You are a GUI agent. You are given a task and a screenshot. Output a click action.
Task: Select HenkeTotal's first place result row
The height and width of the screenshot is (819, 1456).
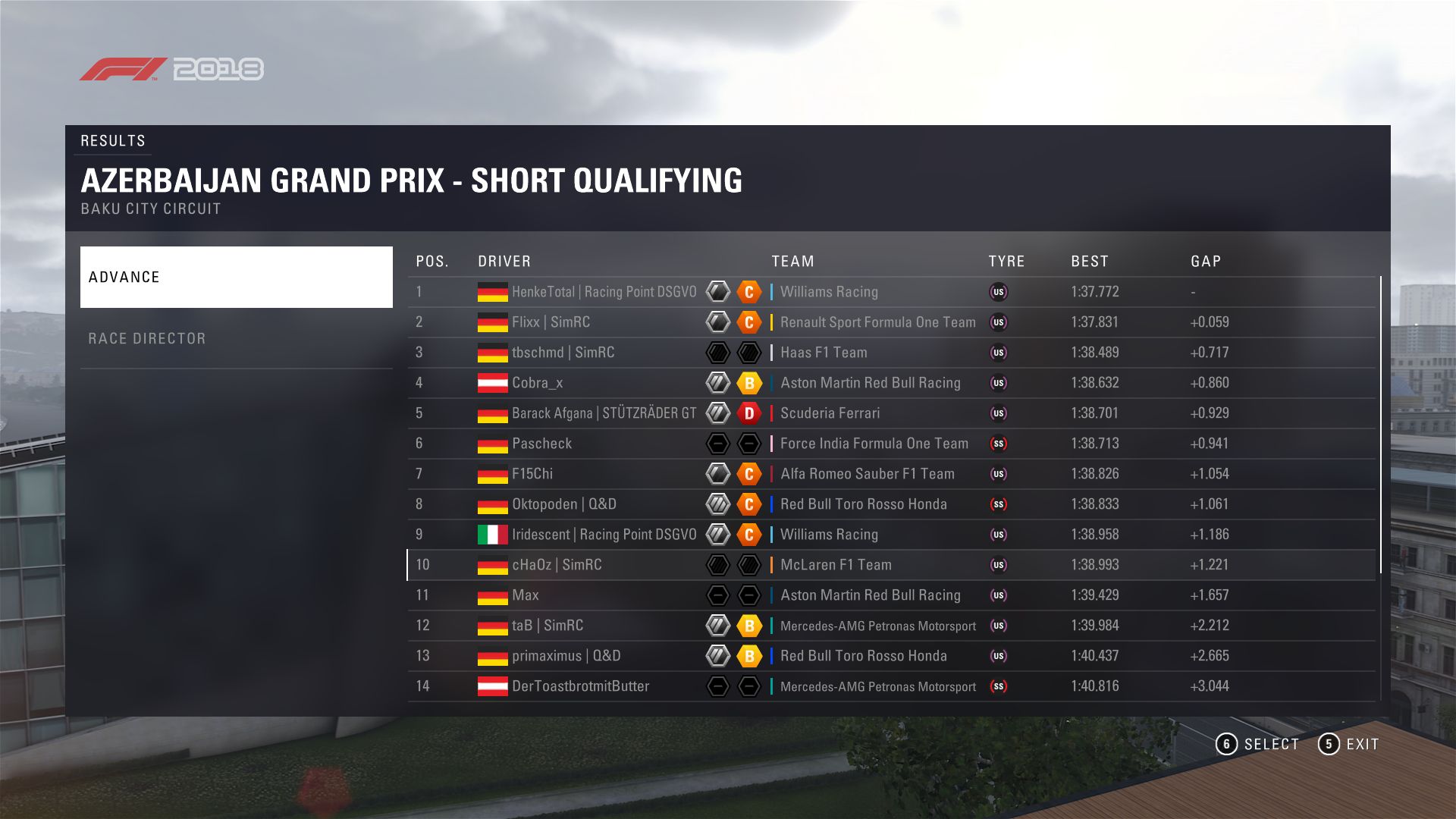(x=604, y=292)
